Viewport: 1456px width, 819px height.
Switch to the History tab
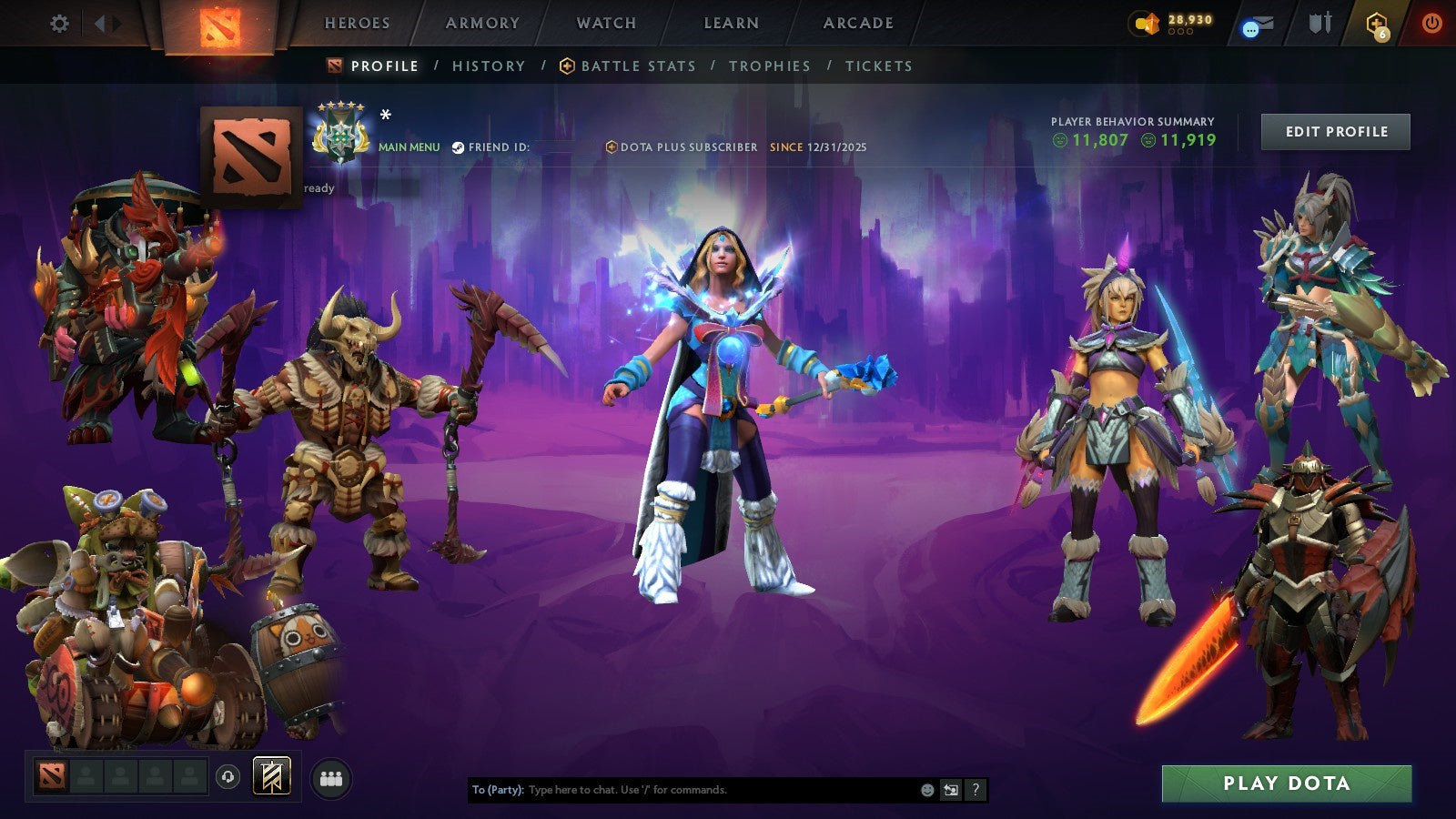point(487,66)
